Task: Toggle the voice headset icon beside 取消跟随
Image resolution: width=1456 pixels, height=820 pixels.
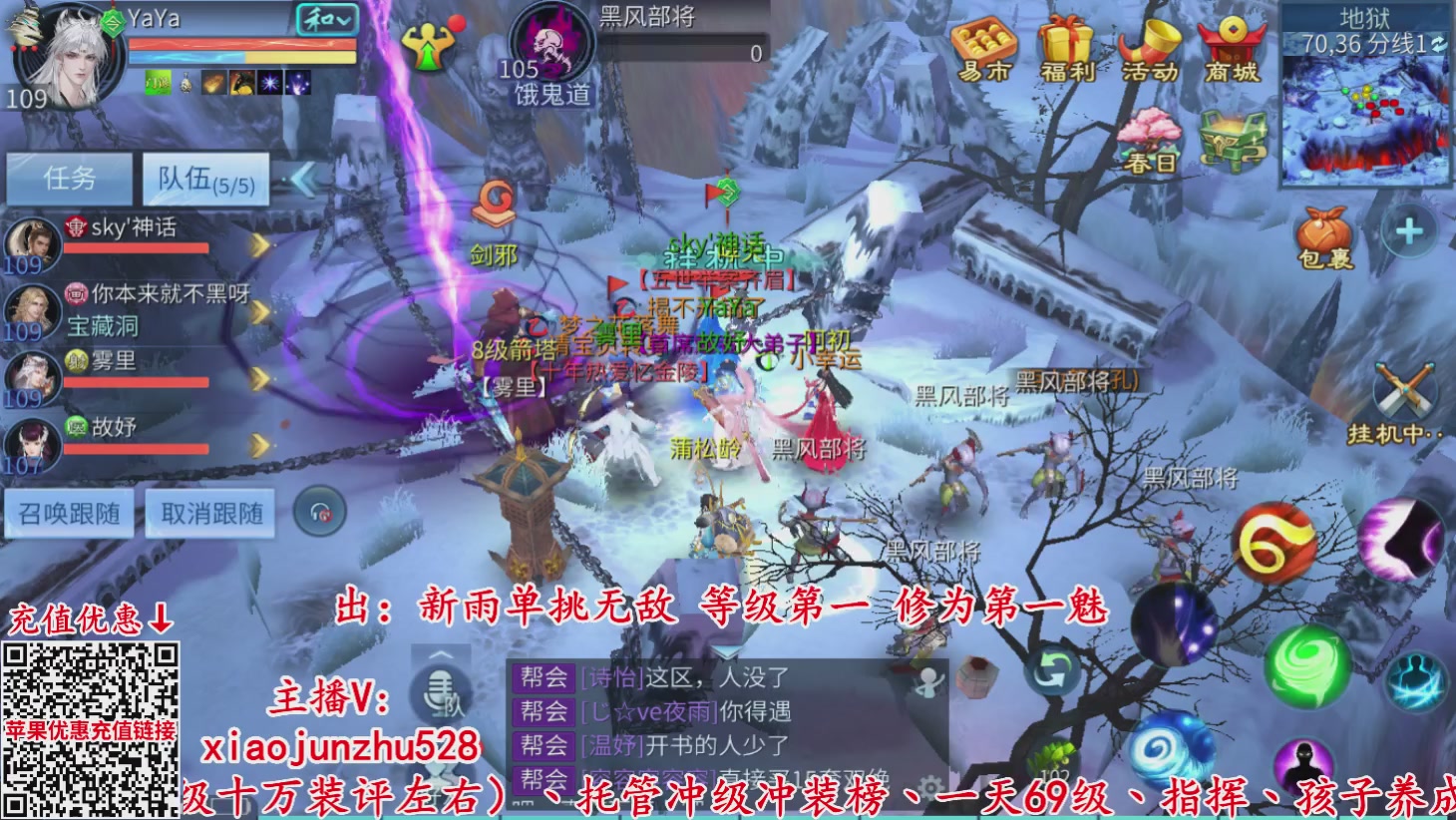Action: (x=319, y=512)
